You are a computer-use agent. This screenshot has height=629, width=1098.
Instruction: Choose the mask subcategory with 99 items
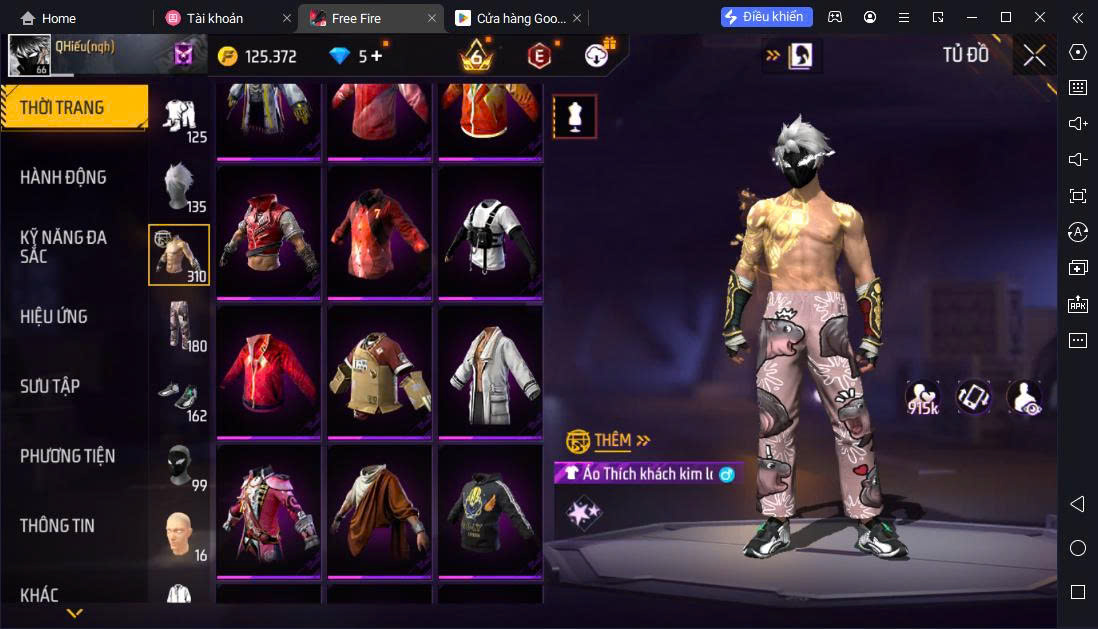(x=180, y=466)
